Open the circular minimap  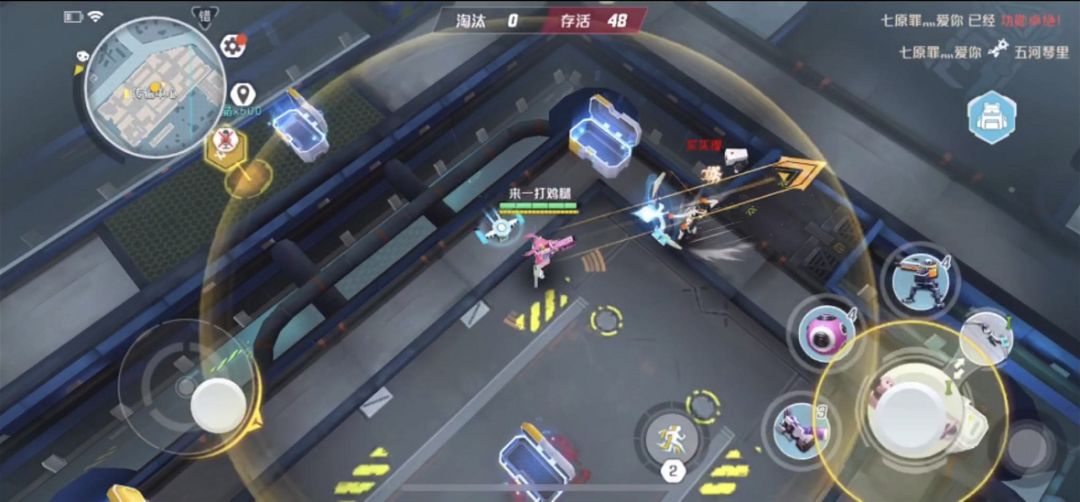(143, 87)
